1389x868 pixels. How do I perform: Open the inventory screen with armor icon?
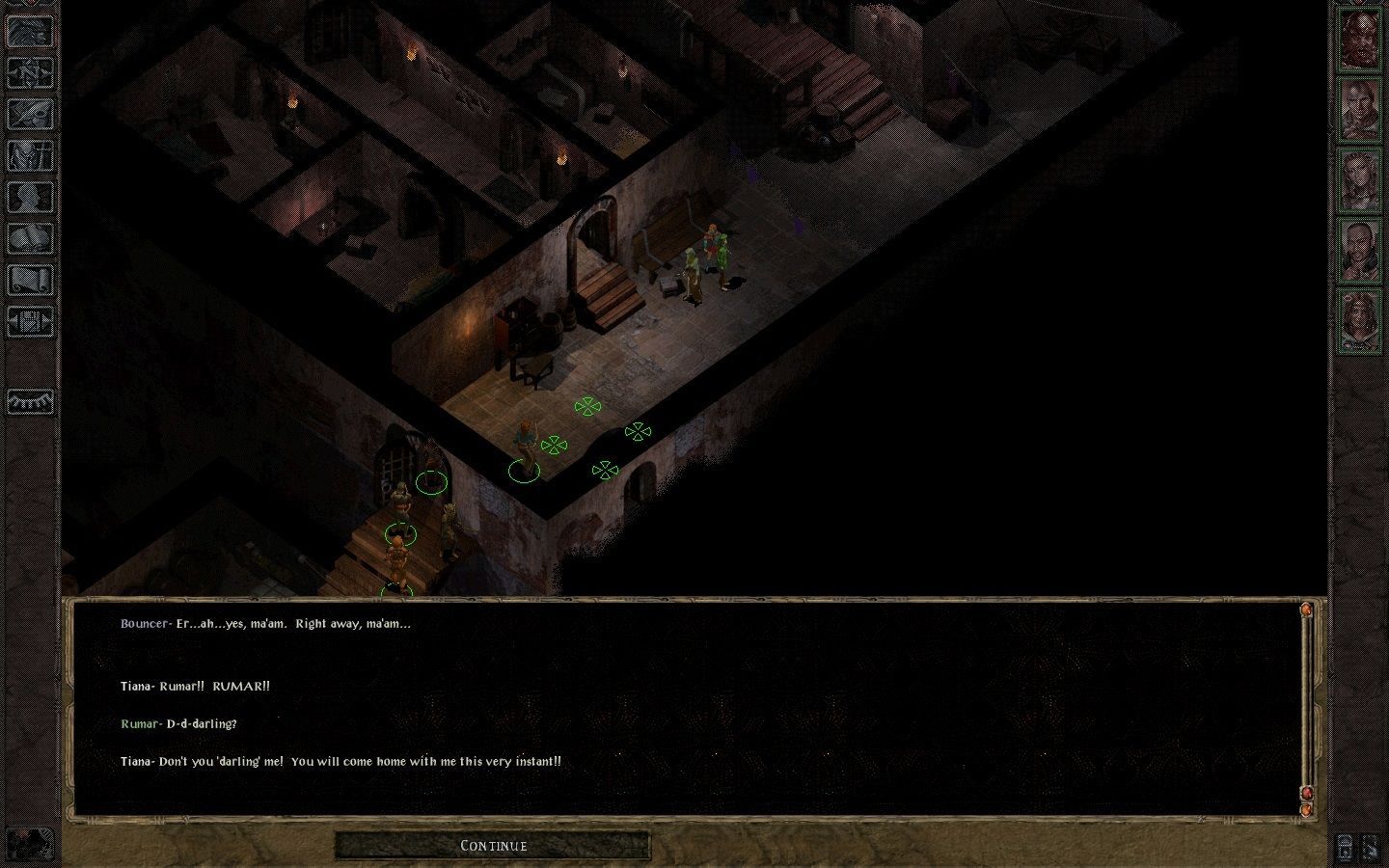pyautogui.click(x=30, y=155)
